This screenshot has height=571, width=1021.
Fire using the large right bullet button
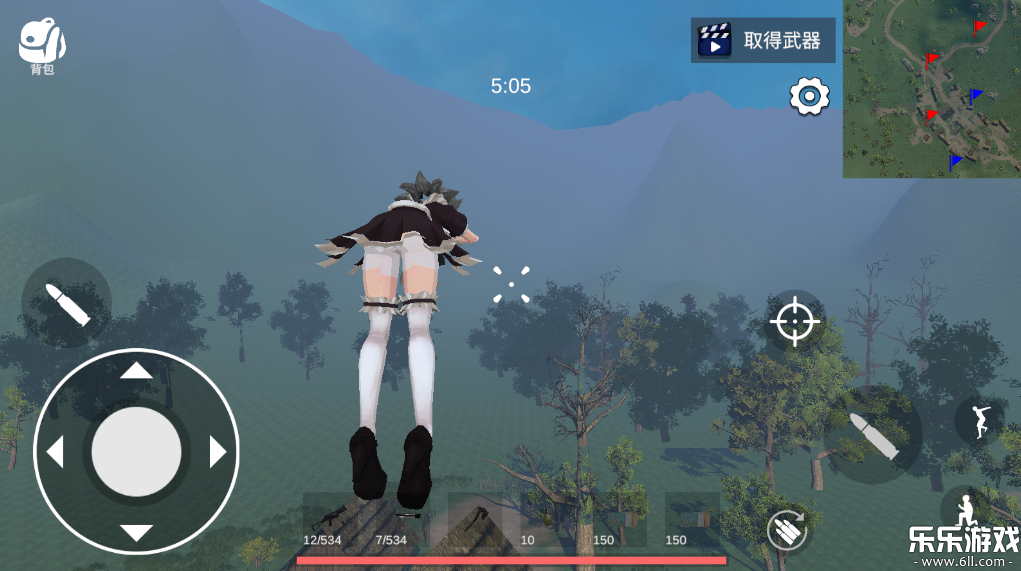point(873,435)
